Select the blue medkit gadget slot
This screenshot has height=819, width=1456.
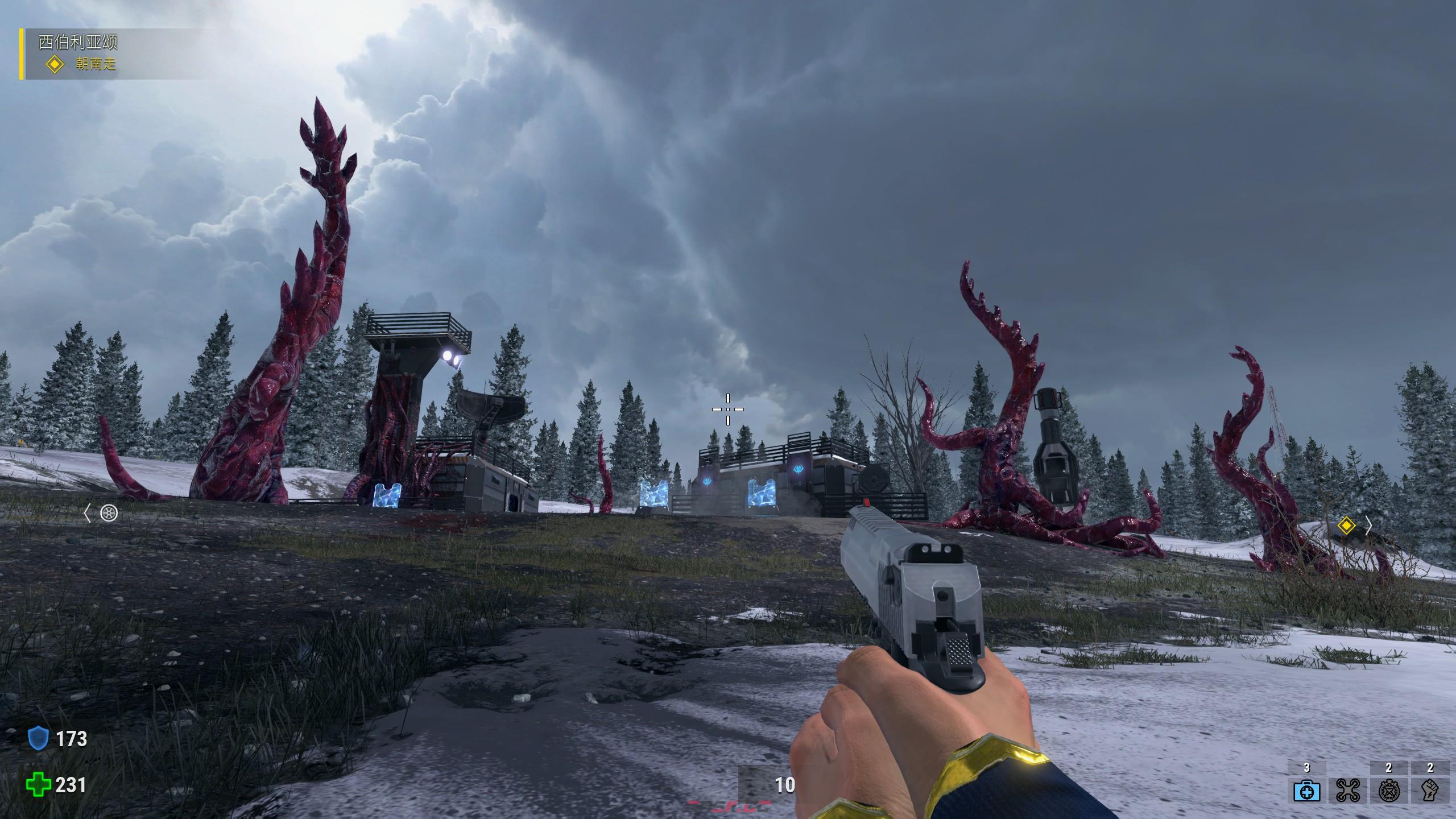[1306, 791]
